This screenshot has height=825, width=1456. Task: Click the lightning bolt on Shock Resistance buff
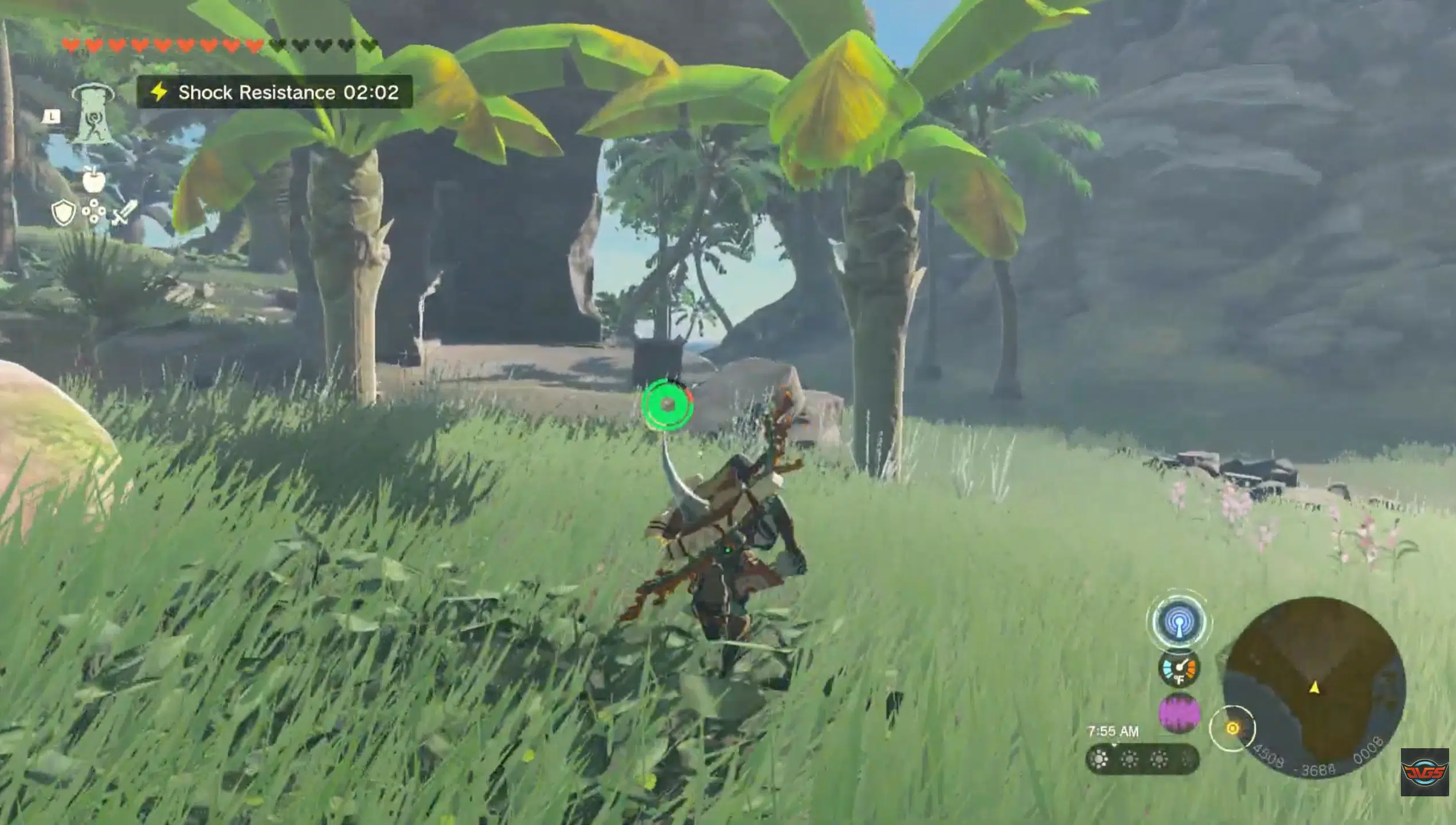pos(159,92)
